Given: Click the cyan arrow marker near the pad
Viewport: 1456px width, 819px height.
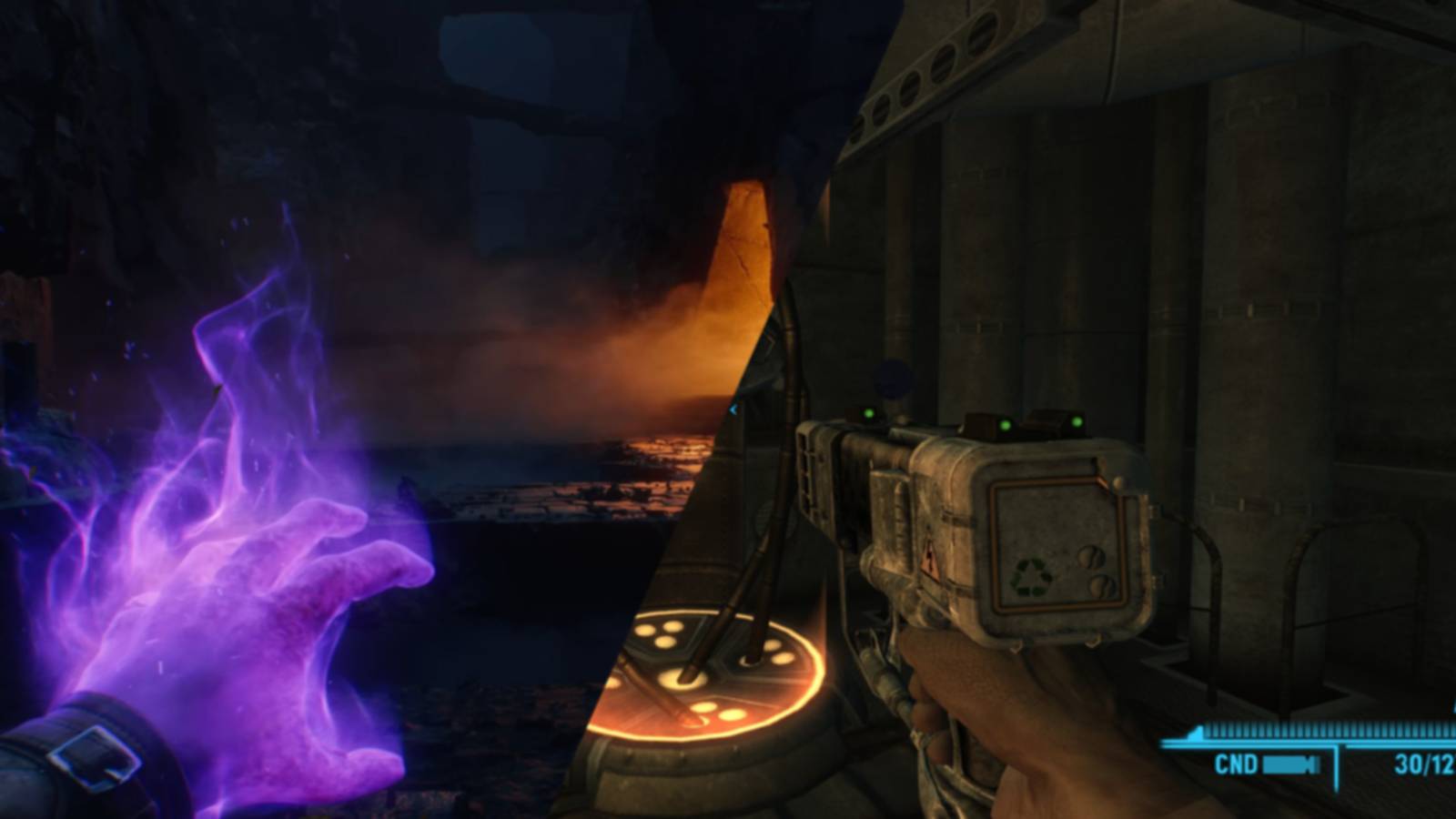Looking at the screenshot, I should coord(733,410).
